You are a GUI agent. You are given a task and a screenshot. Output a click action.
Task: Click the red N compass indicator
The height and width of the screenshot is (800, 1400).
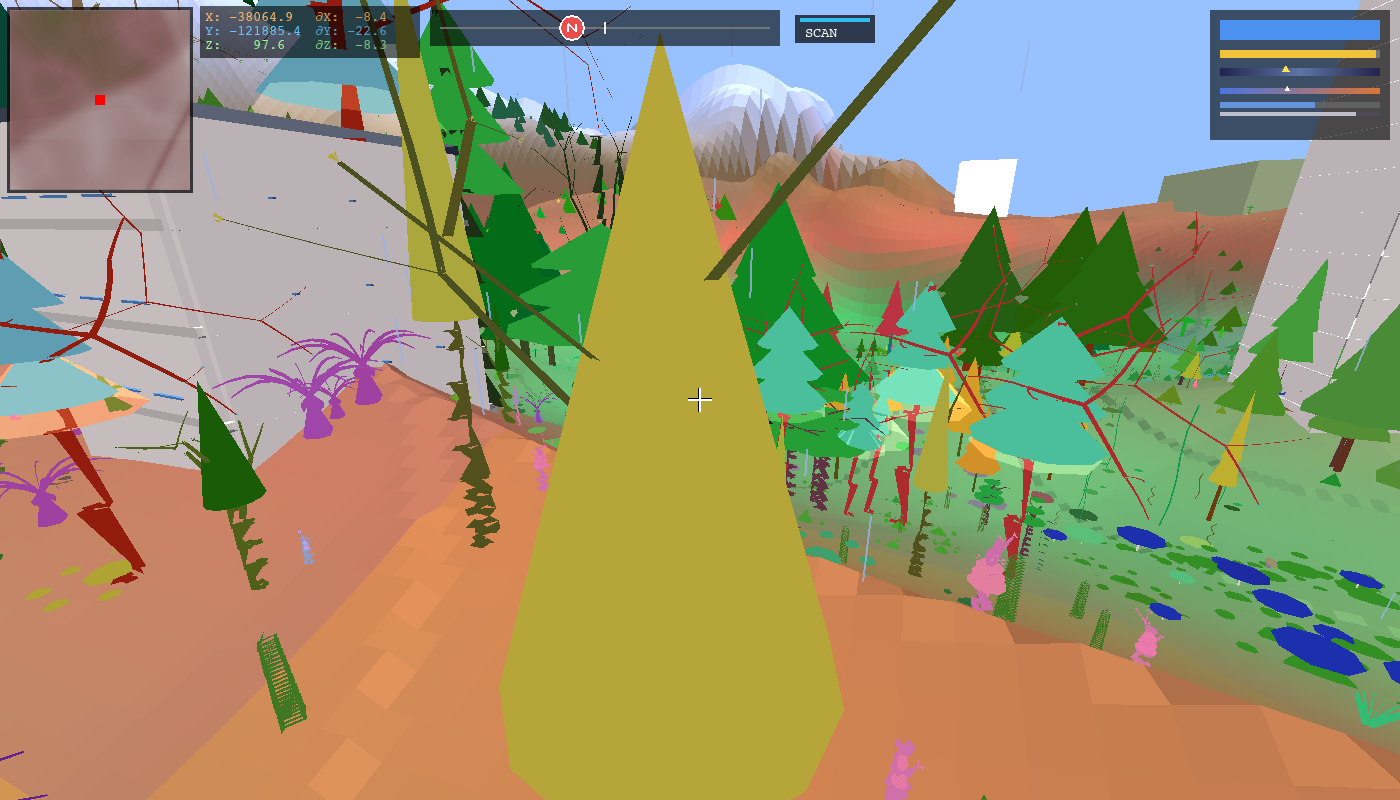(x=571, y=27)
